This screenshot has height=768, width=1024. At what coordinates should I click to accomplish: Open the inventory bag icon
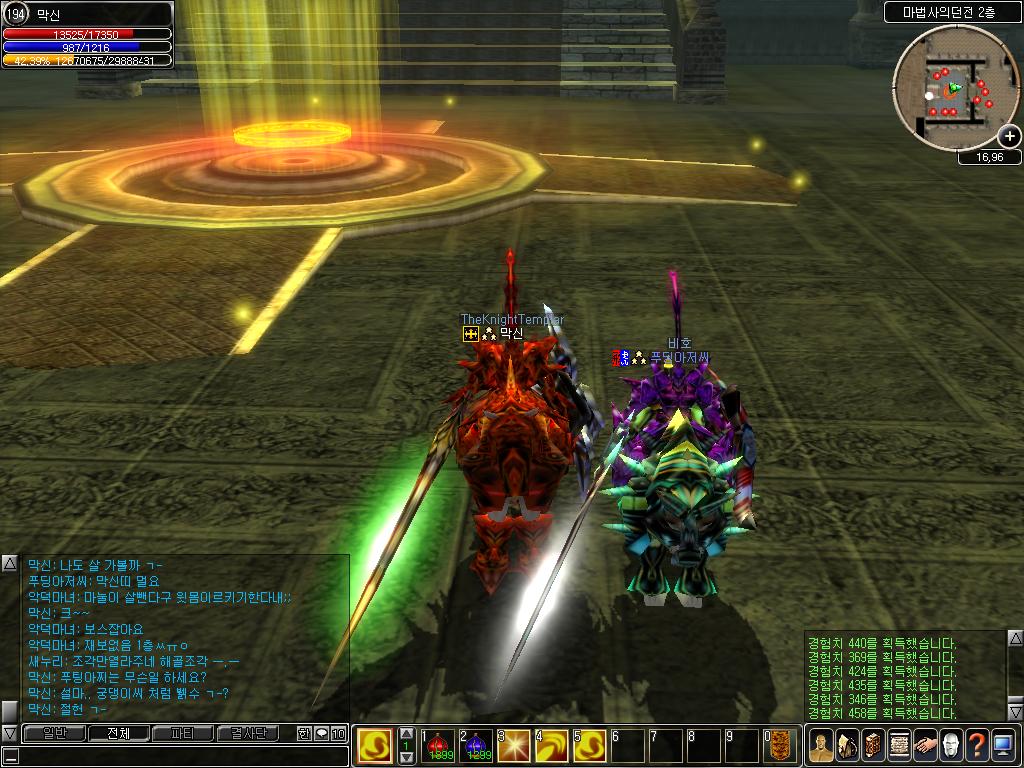(x=847, y=745)
